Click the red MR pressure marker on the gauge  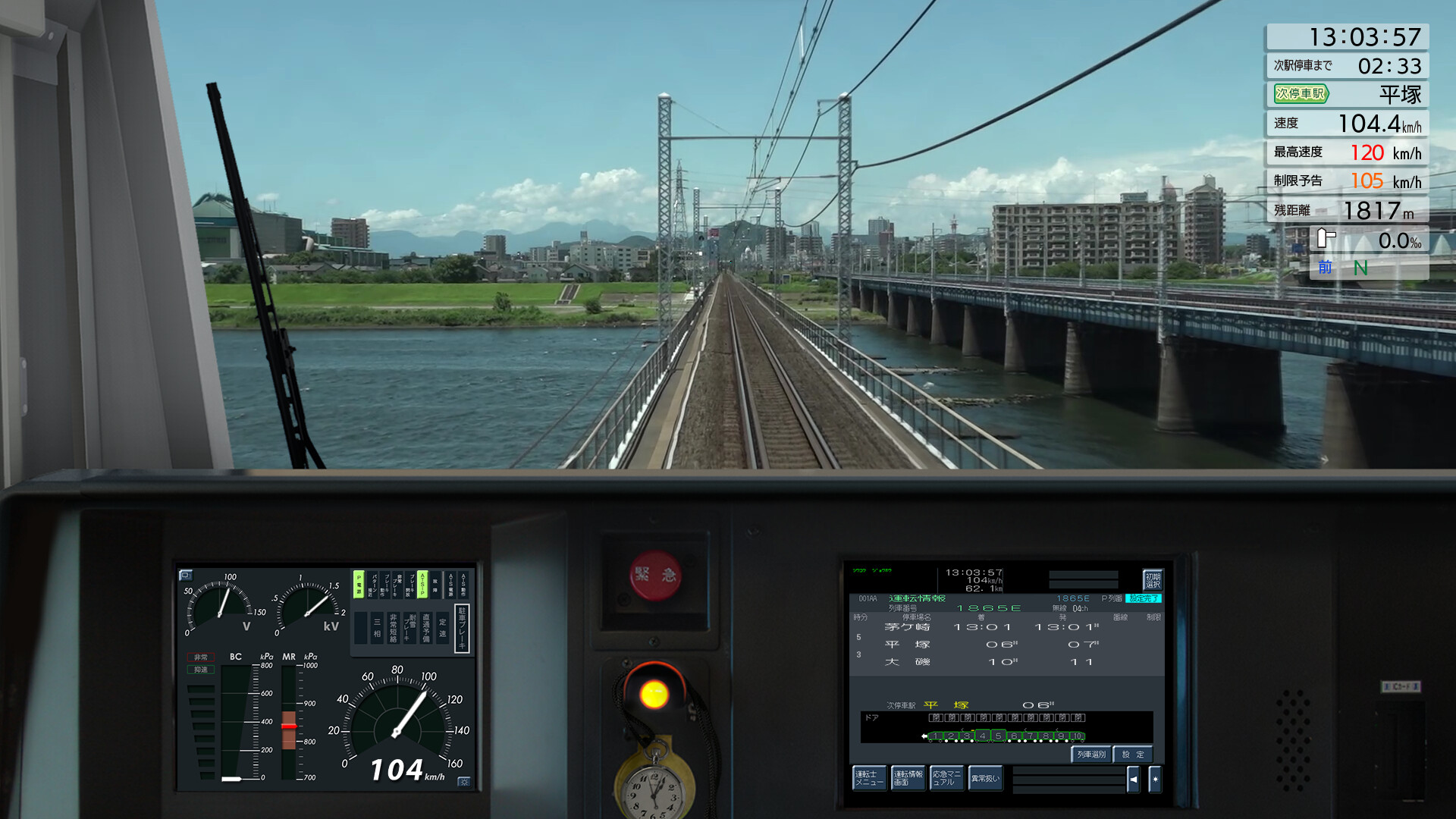[290, 726]
